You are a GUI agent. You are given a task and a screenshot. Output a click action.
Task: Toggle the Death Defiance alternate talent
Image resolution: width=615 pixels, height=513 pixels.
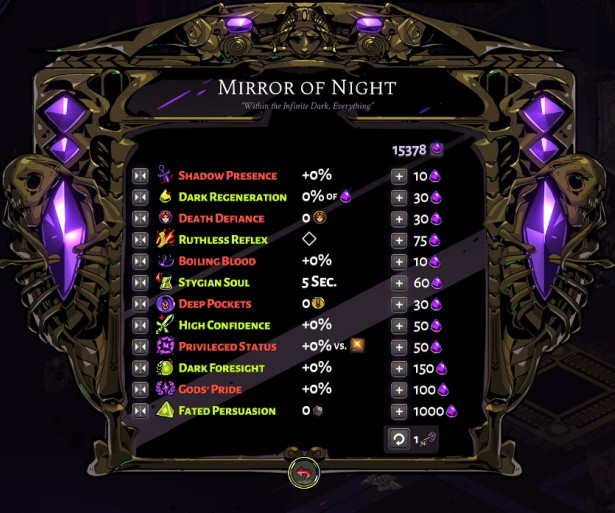(141, 219)
